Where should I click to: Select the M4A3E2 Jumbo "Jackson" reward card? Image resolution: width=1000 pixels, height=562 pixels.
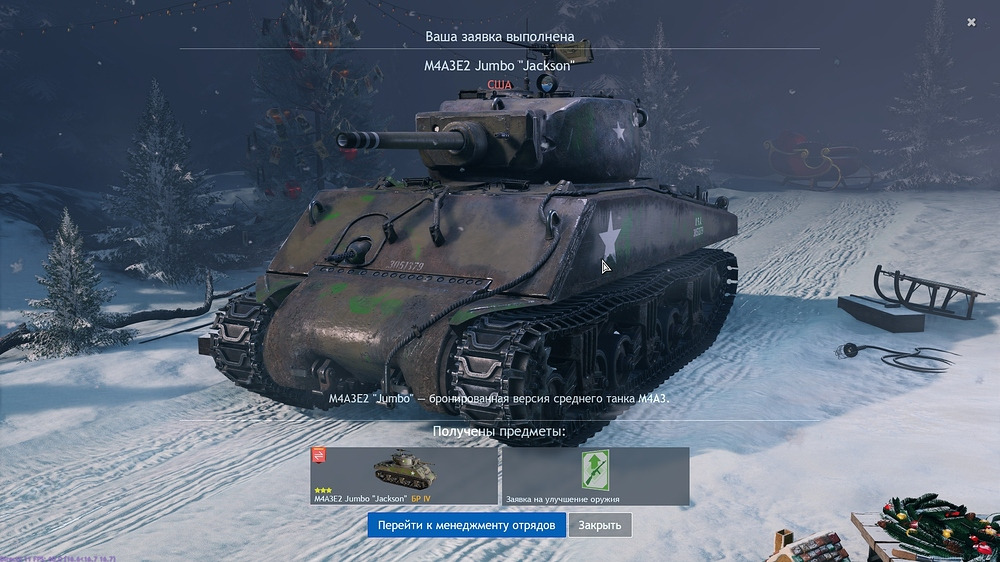pos(404,475)
